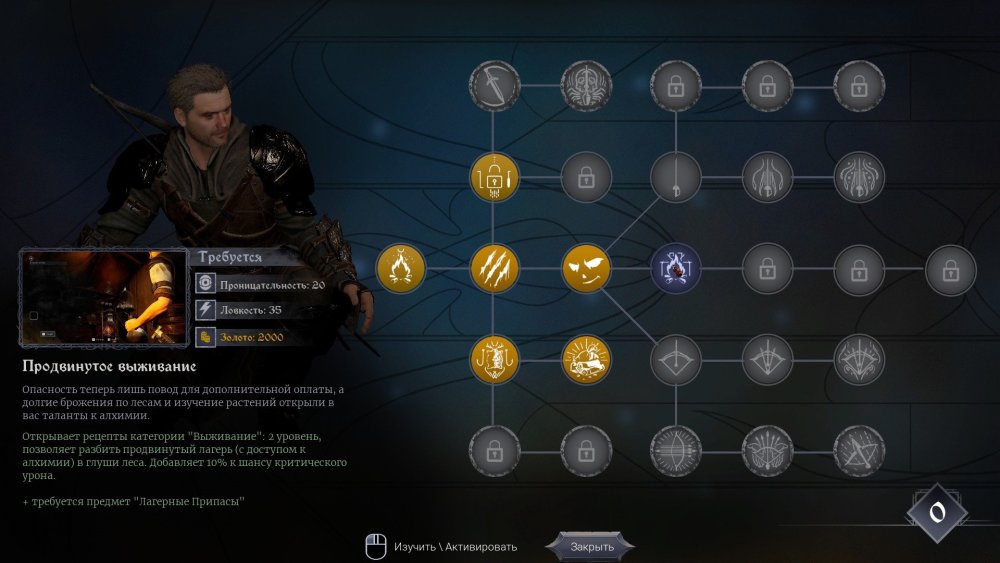Select the grey crossed arrows skill
1000x563 pixels.
858,451
